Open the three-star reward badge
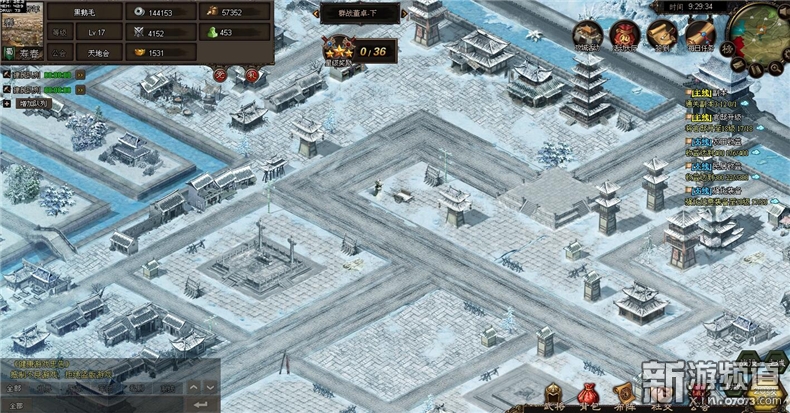Screen dimensions: 790x413 click(336, 49)
